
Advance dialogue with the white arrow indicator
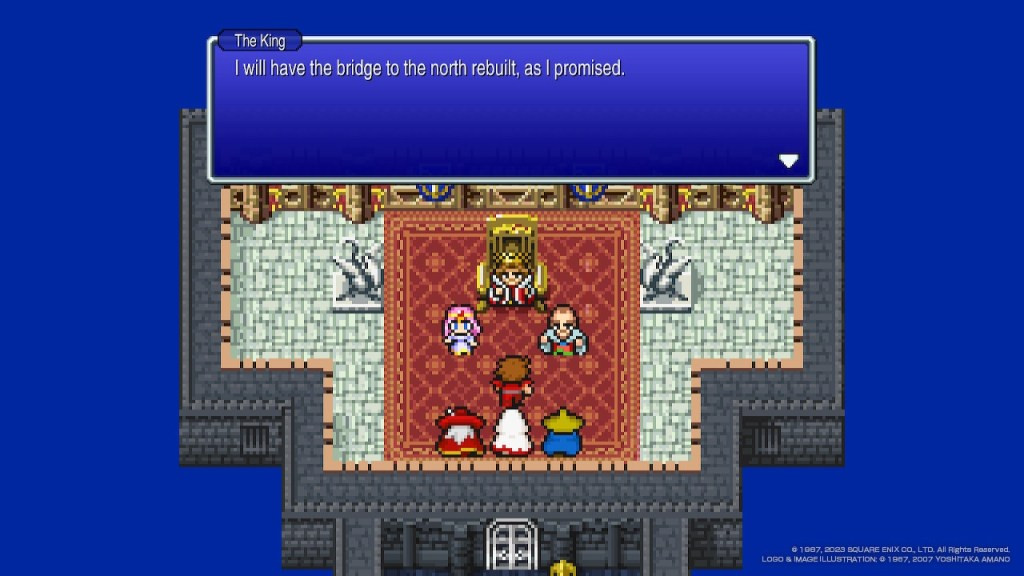click(x=788, y=160)
